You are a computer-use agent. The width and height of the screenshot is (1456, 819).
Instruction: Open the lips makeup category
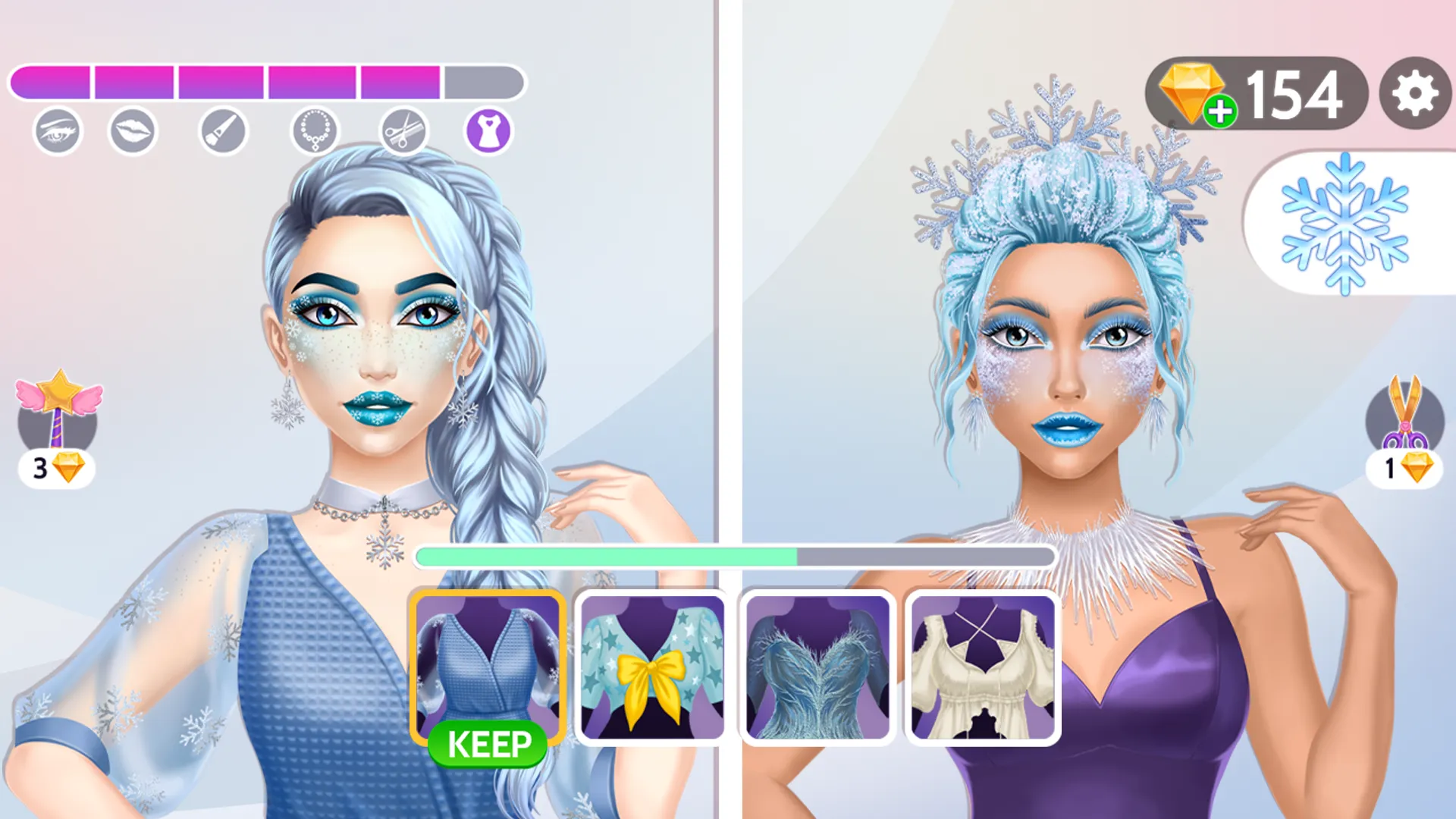pos(133,130)
